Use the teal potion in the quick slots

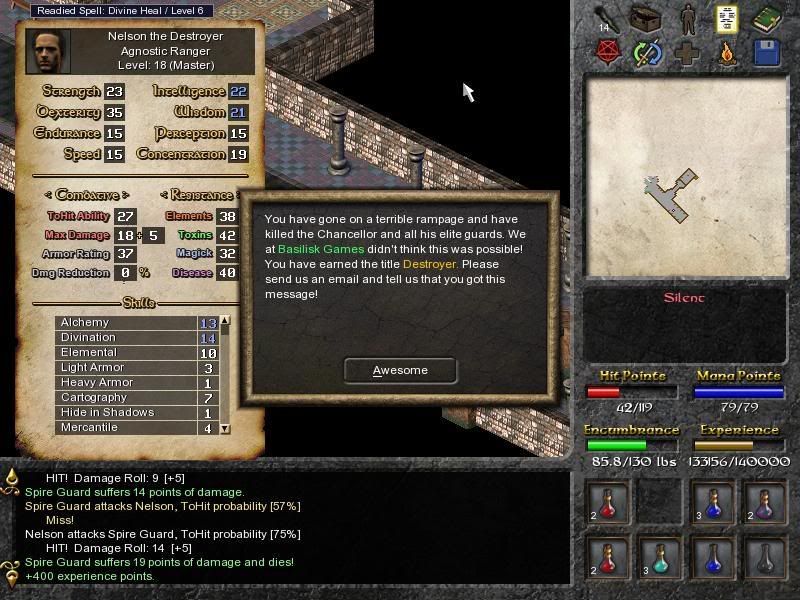point(657,557)
